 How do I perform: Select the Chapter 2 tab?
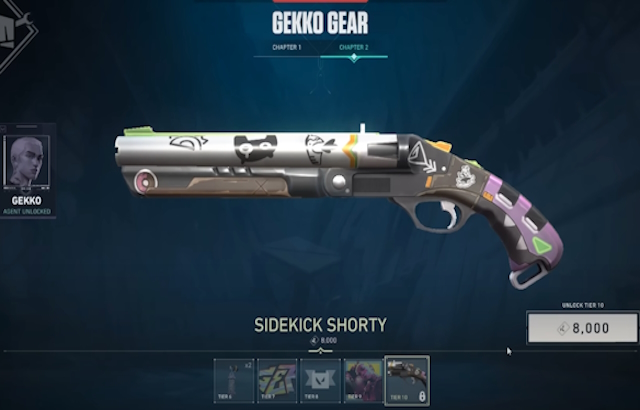pos(353,47)
